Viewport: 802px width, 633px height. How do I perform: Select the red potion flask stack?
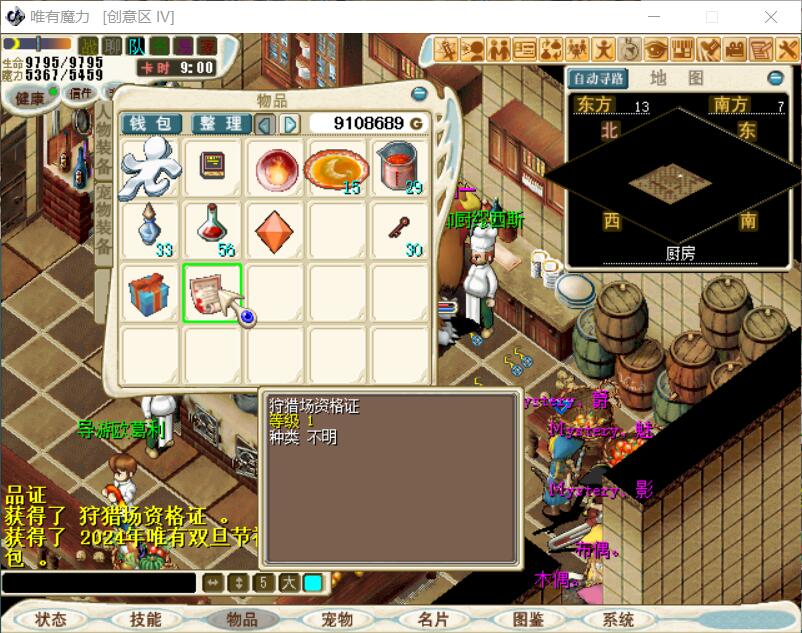212,231
